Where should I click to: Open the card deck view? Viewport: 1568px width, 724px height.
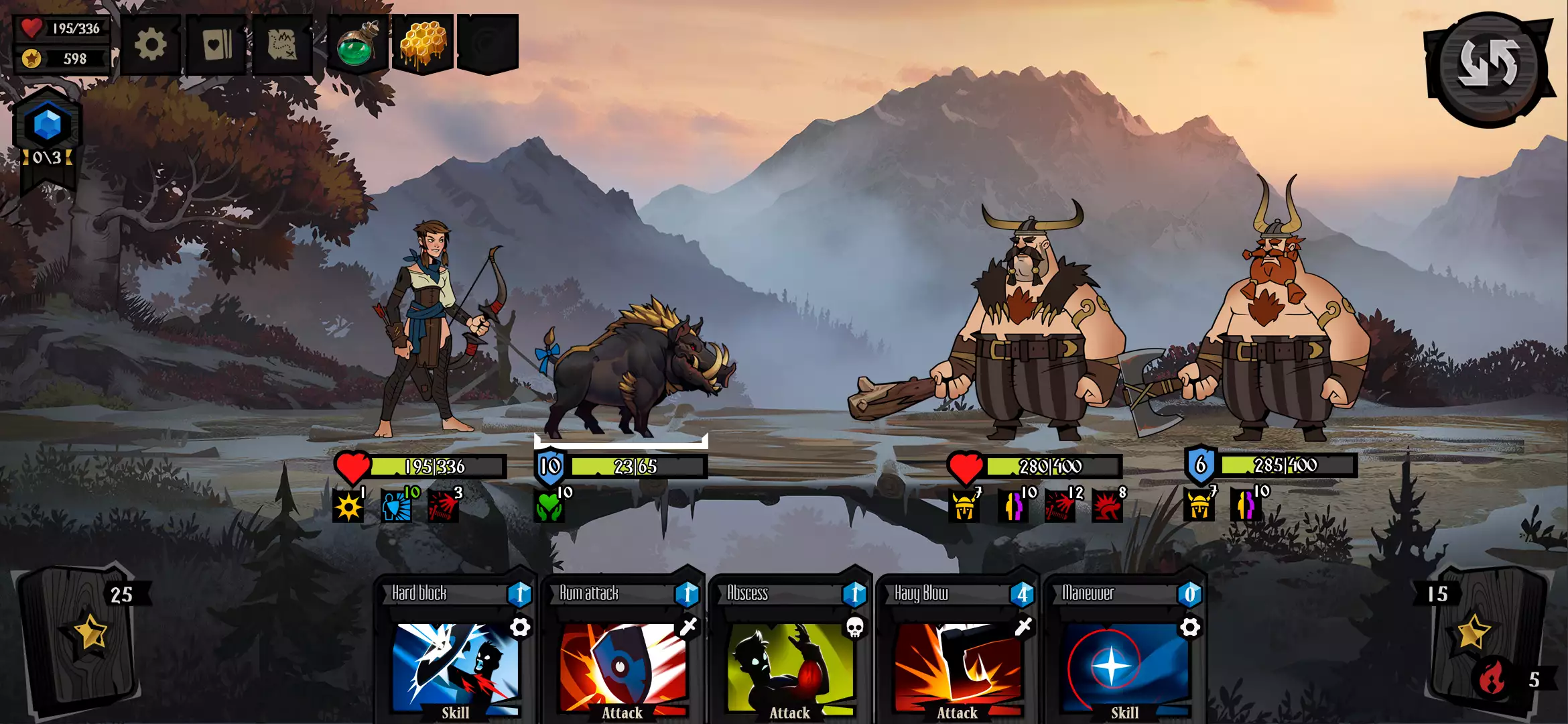(x=216, y=46)
